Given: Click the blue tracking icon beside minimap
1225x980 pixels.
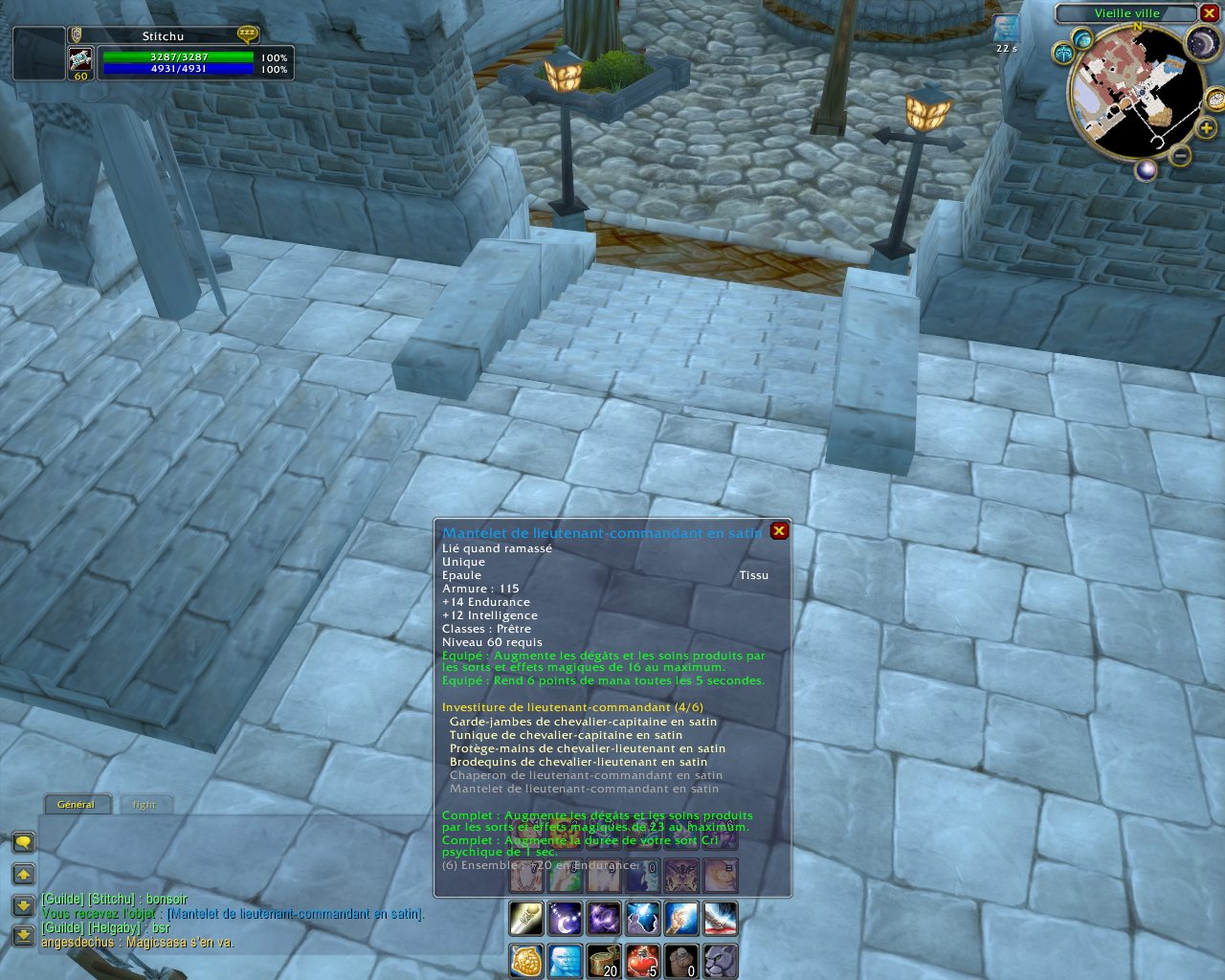Looking at the screenshot, I should point(1082,39).
